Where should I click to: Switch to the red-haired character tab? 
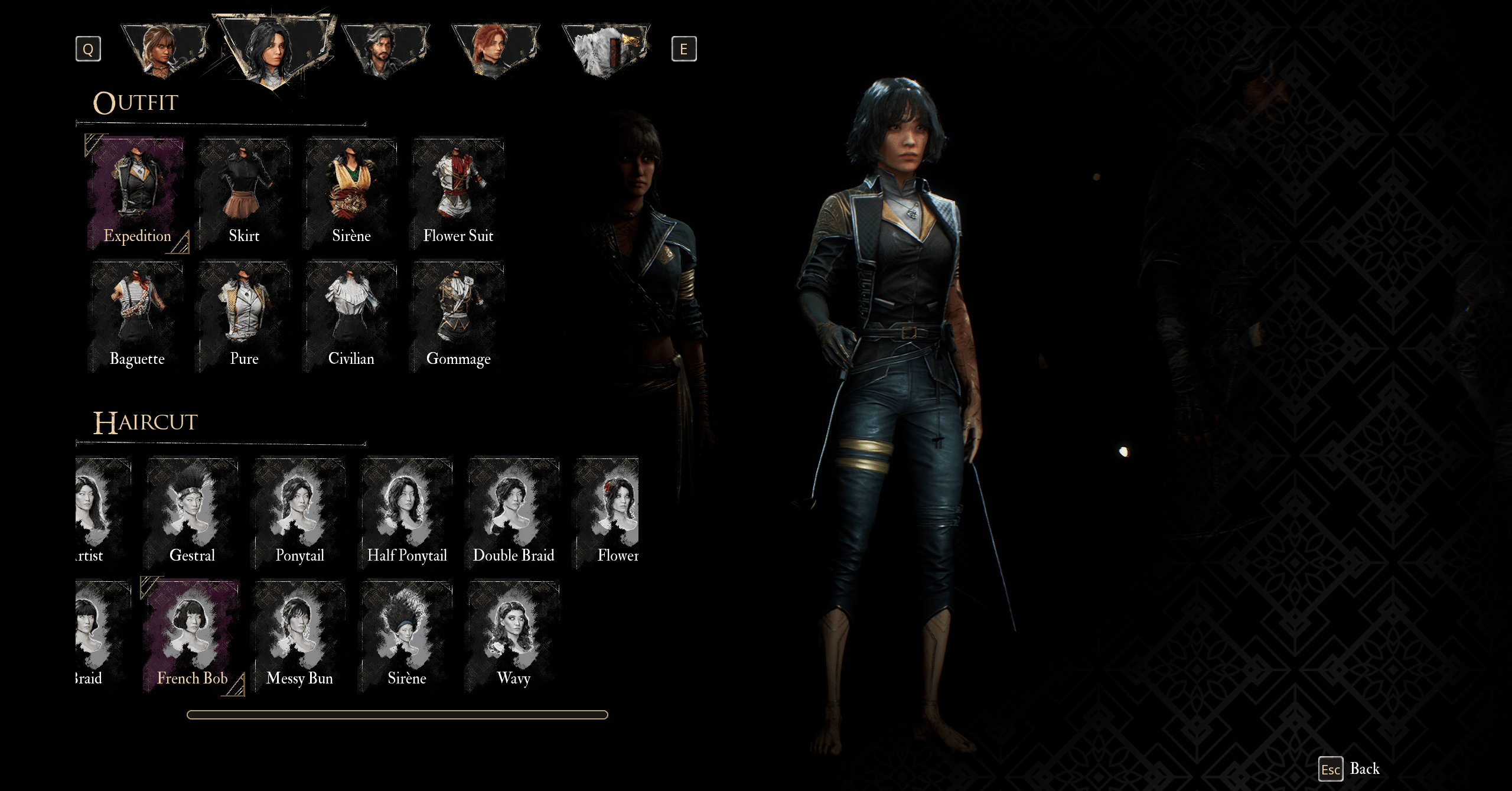tap(495, 50)
